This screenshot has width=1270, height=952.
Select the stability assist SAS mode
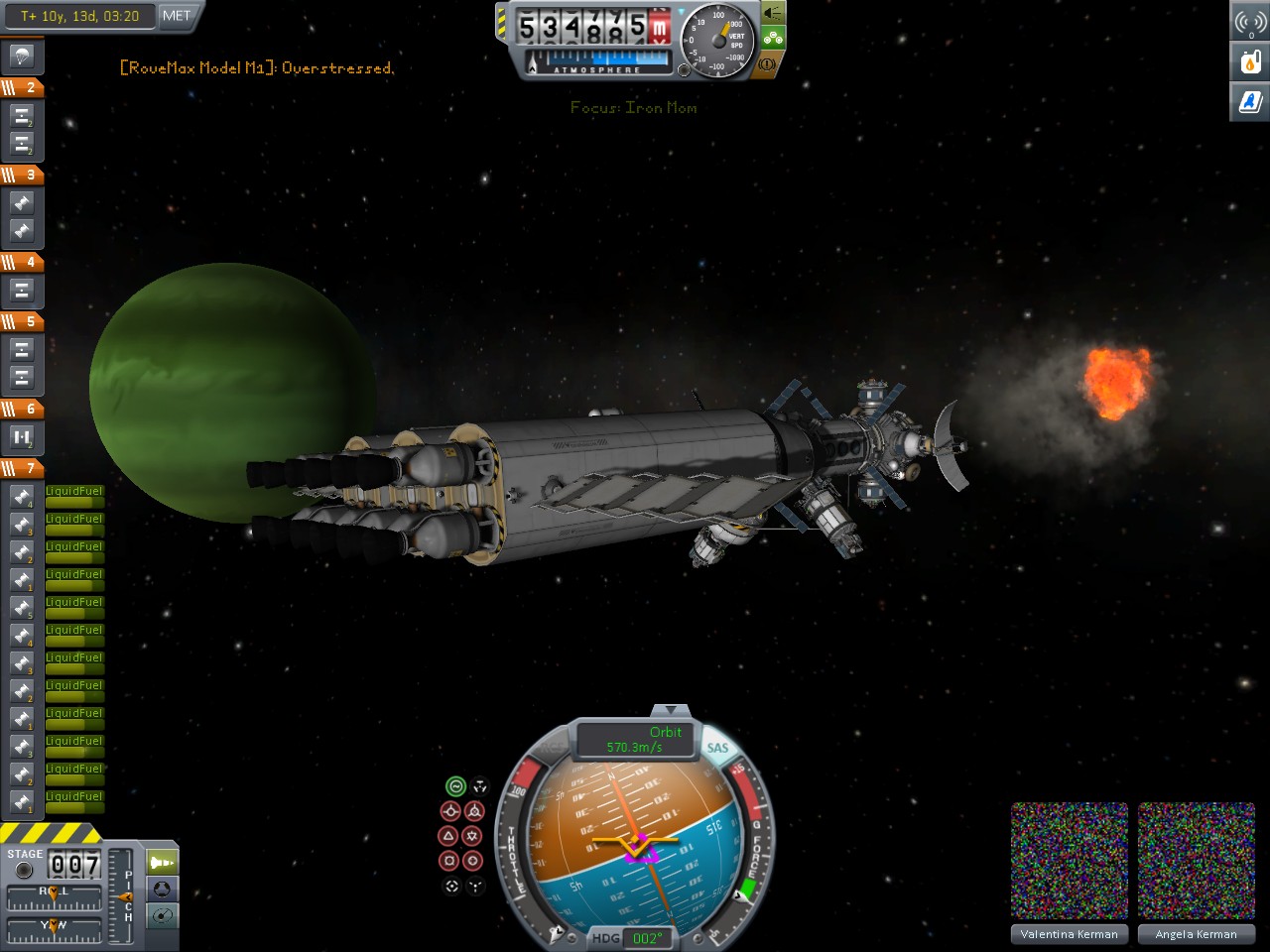[x=455, y=786]
